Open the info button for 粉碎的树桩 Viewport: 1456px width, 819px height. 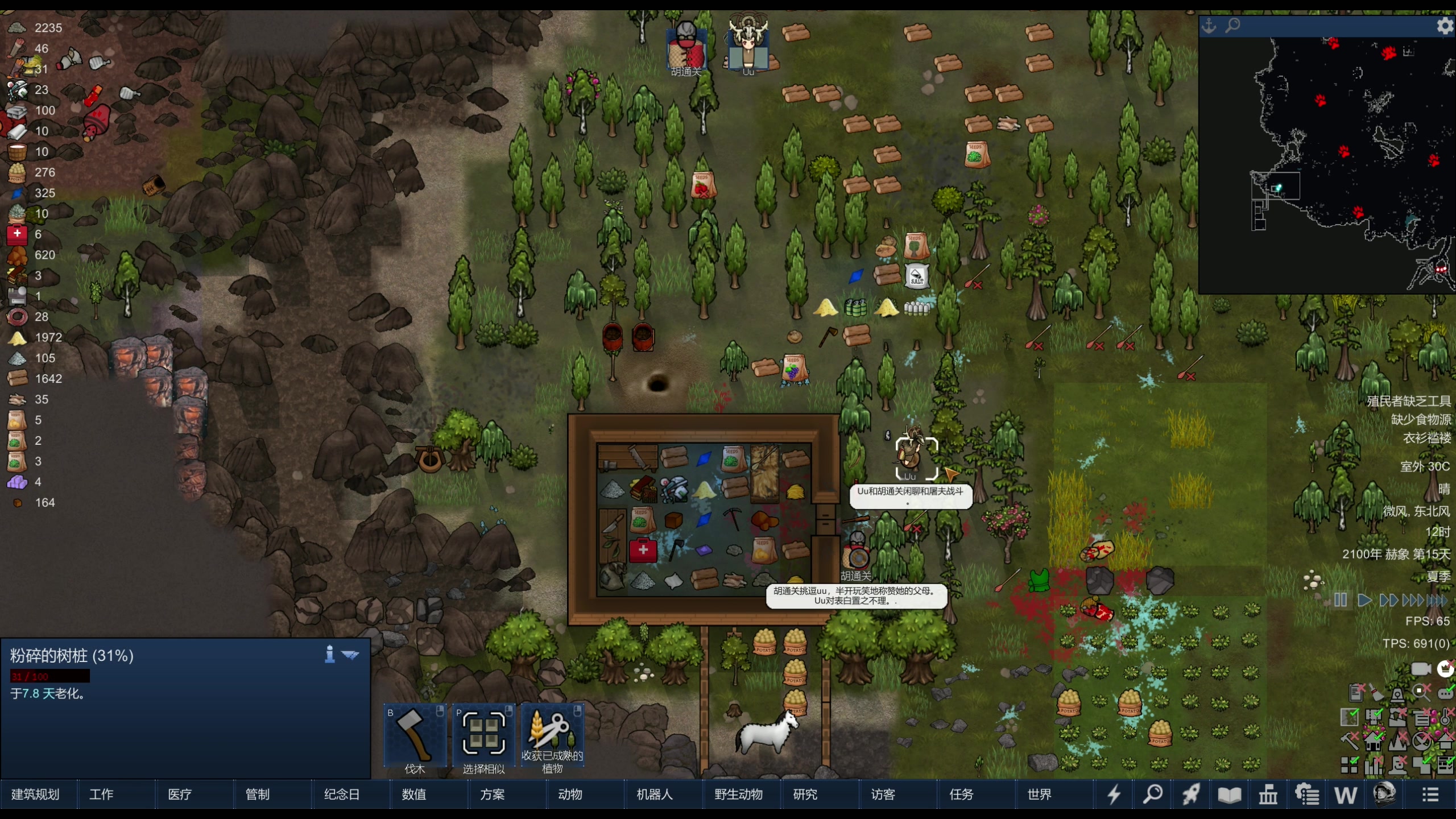tap(329, 655)
